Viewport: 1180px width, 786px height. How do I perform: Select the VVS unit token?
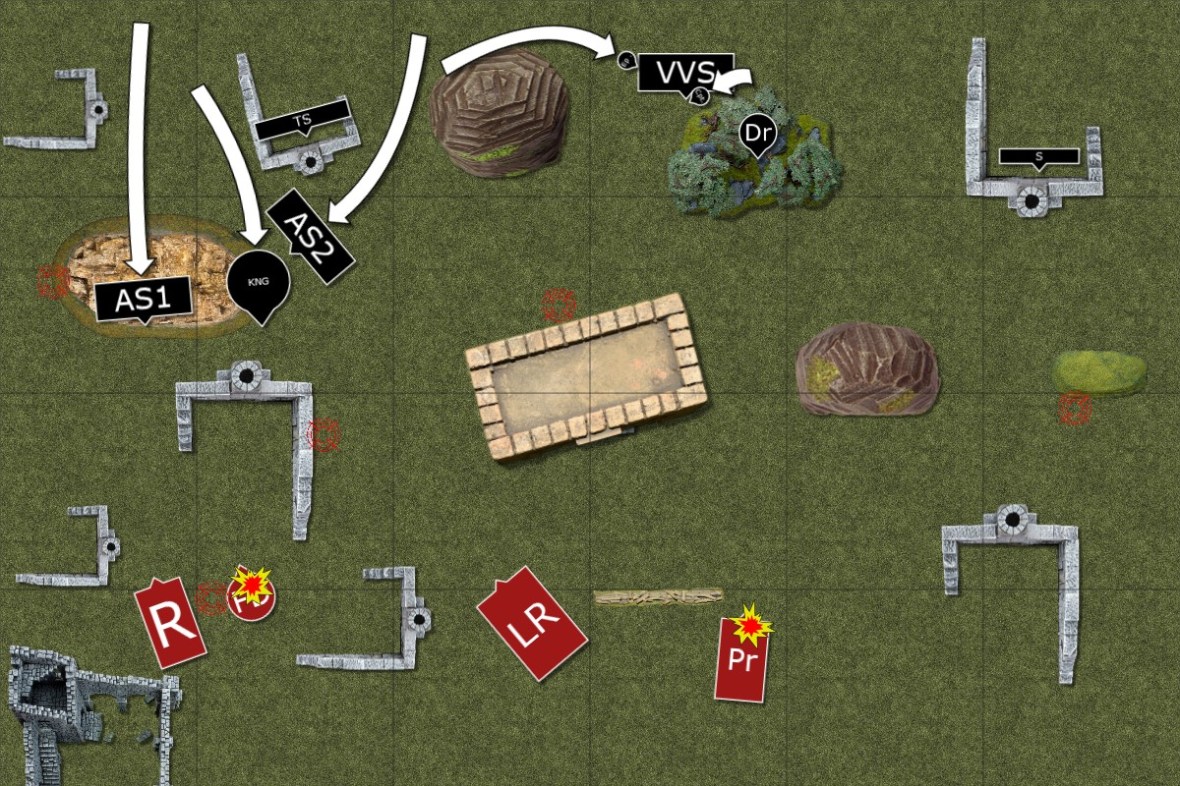click(x=685, y=72)
